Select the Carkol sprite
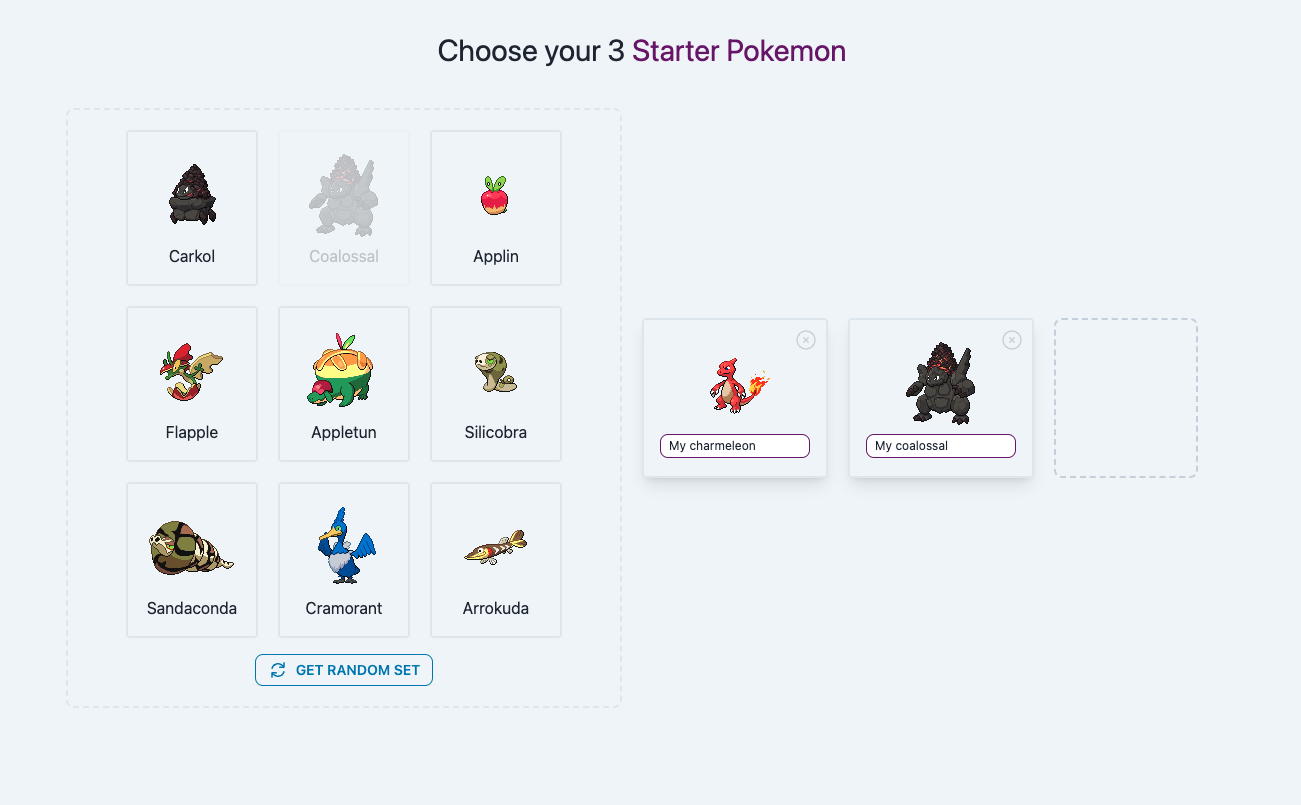 coord(192,193)
